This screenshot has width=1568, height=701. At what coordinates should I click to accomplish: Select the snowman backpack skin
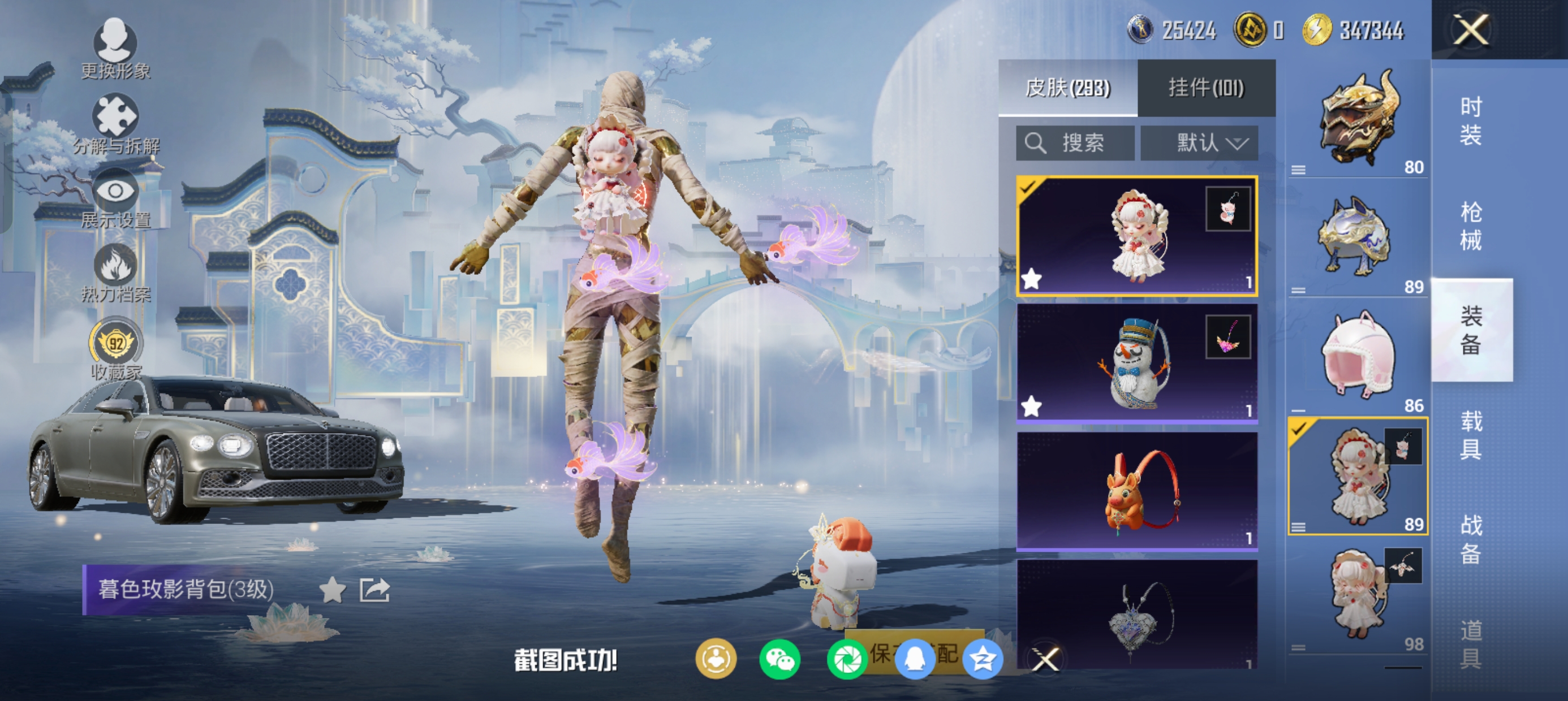(x=1136, y=364)
